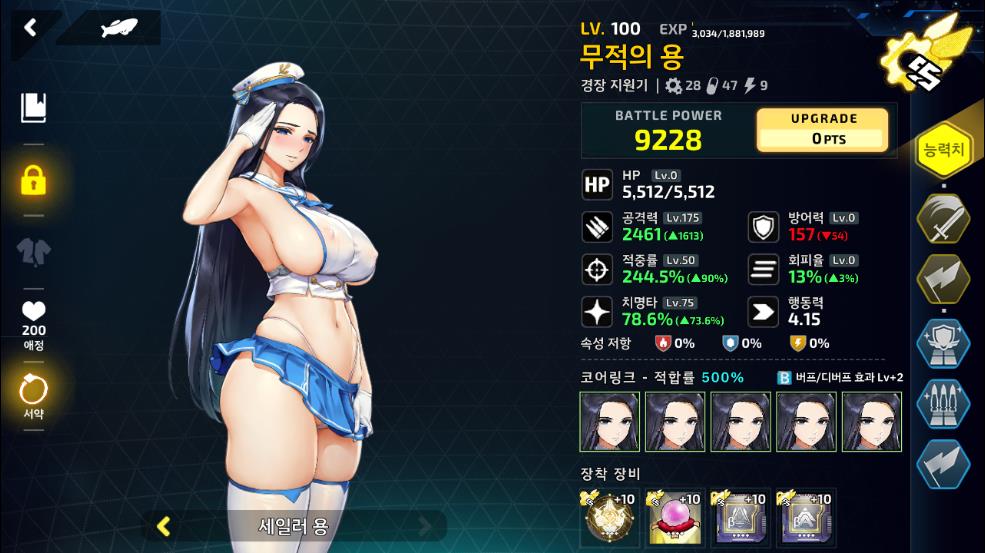Show previous skin with yellow left arrow
This screenshot has height=553, width=985.
coord(164,525)
